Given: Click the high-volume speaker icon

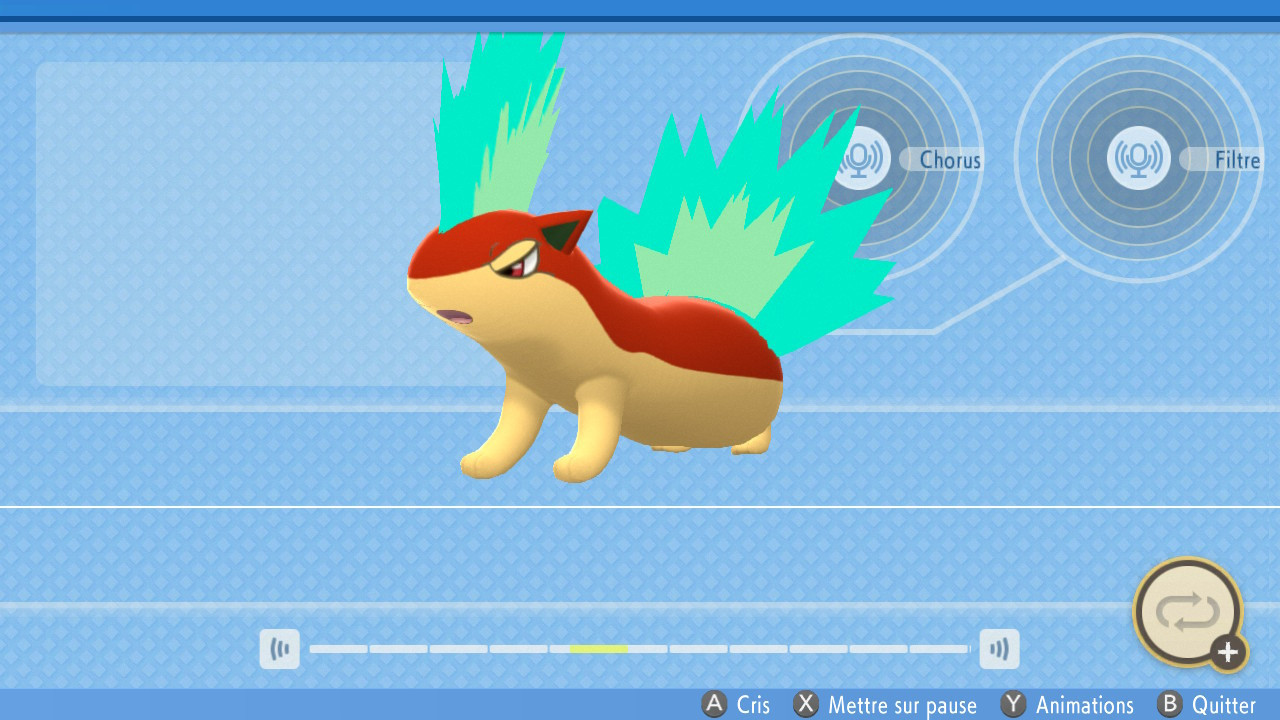Looking at the screenshot, I should point(999,648).
